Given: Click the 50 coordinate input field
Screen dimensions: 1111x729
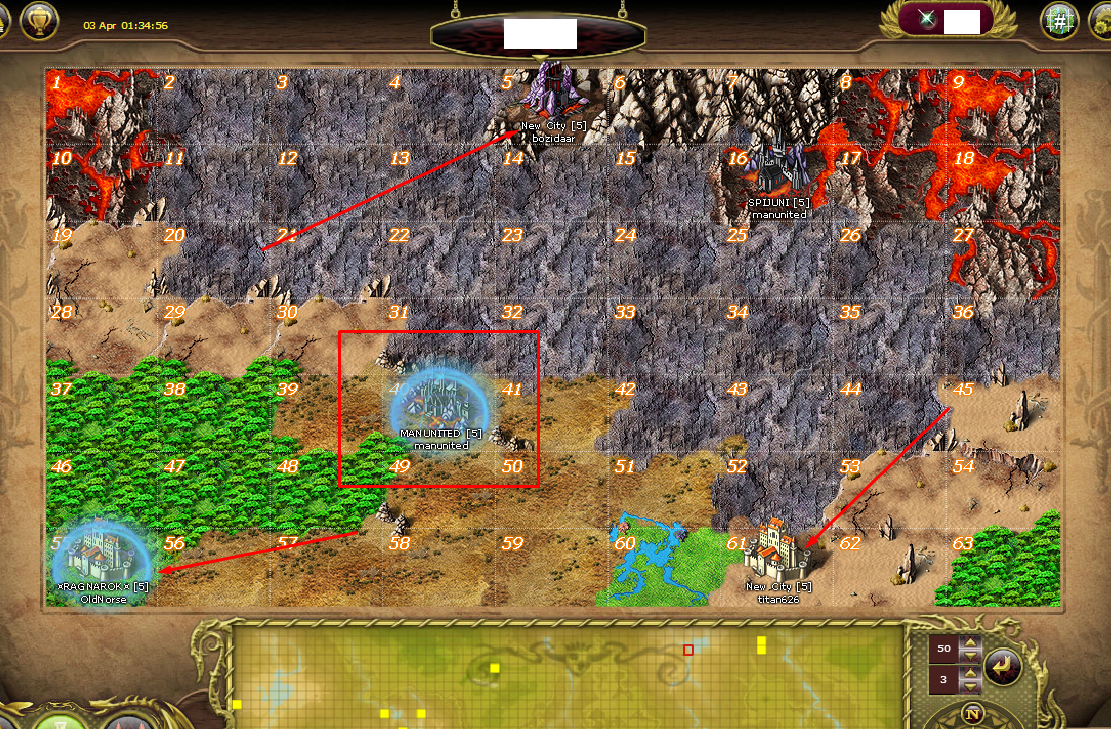Looking at the screenshot, I should click(x=942, y=649).
